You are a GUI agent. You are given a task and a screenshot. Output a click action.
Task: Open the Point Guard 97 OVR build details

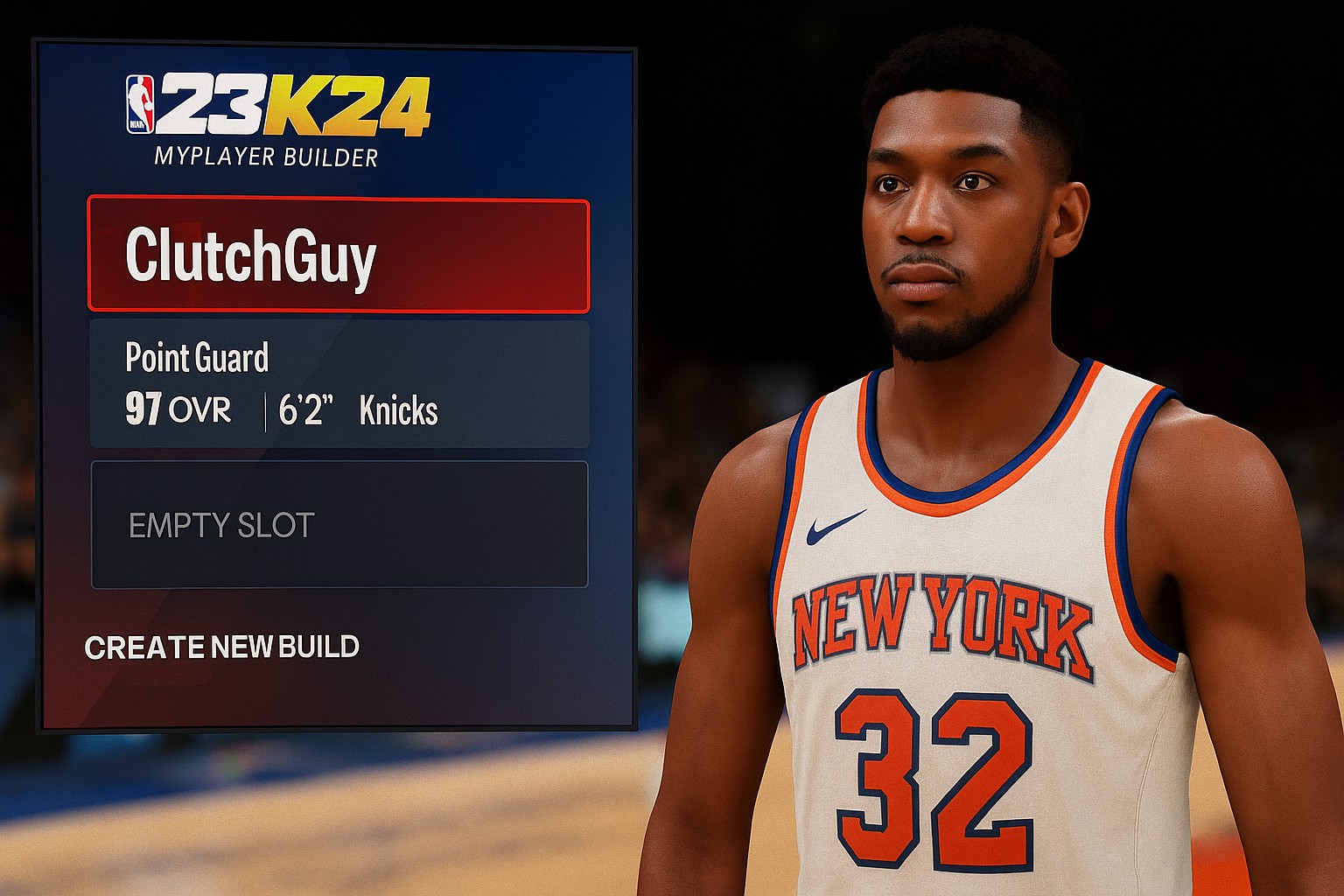click(339, 384)
